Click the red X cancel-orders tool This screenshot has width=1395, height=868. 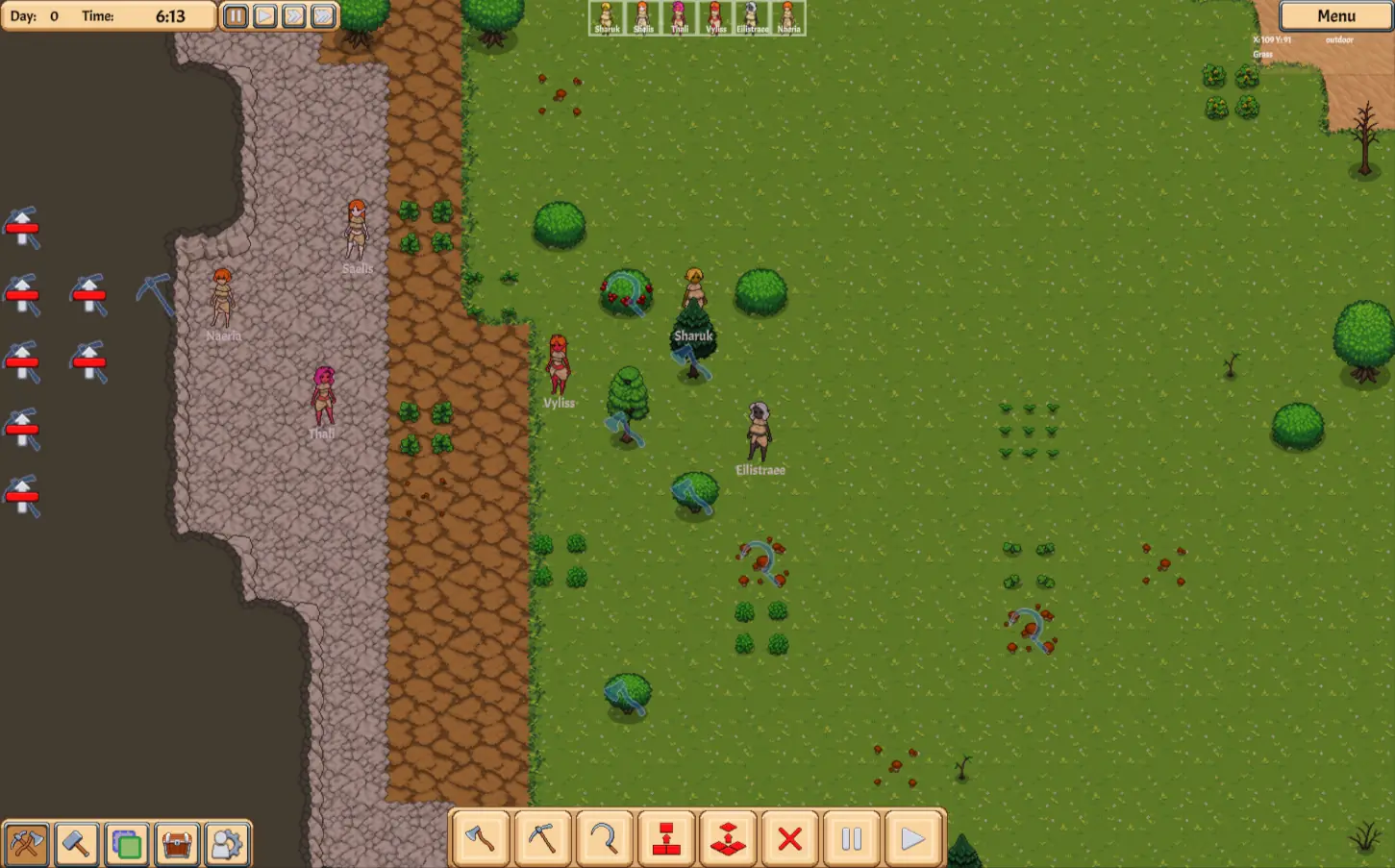click(789, 839)
